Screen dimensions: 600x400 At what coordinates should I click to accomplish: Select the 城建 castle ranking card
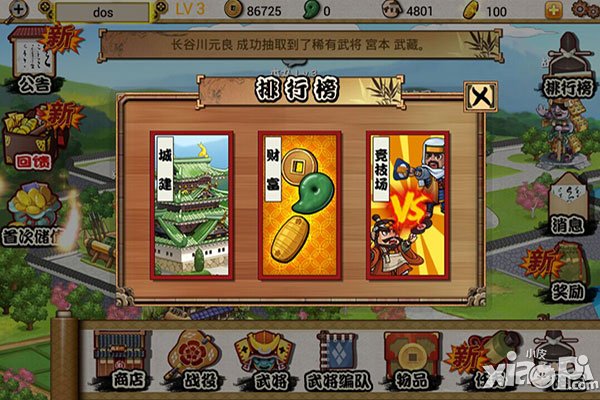(x=192, y=202)
